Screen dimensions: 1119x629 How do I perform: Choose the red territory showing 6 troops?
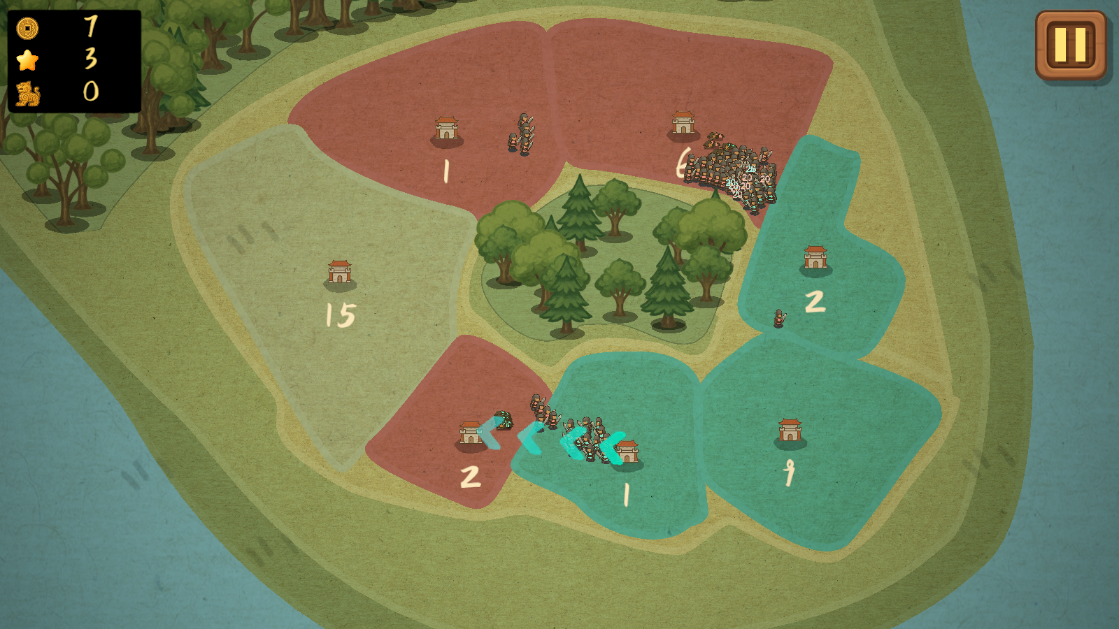[683, 126]
